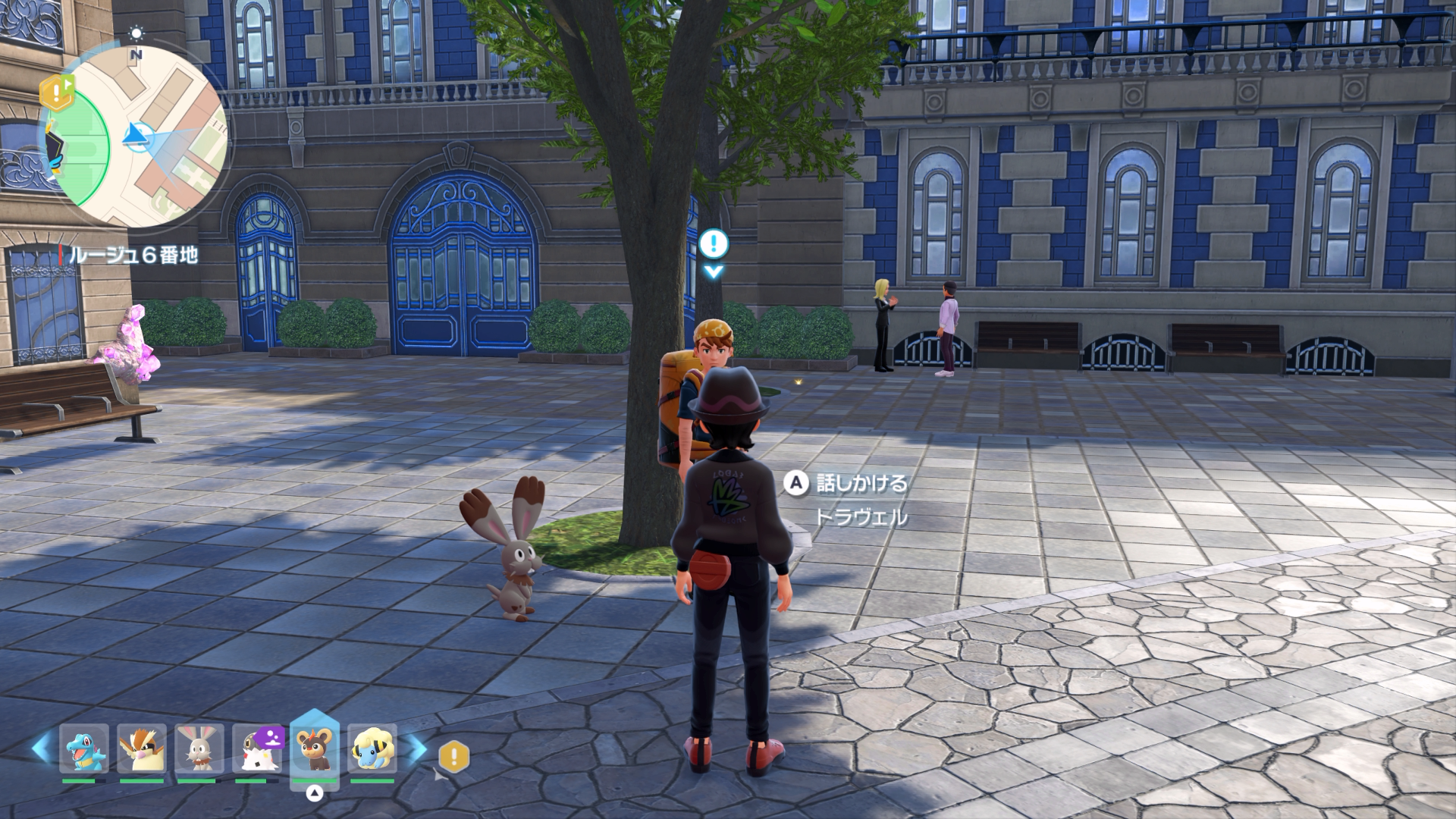Click the left party-cycle arrow
The width and height of the screenshot is (1456, 819).
click(x=40, y=748)
